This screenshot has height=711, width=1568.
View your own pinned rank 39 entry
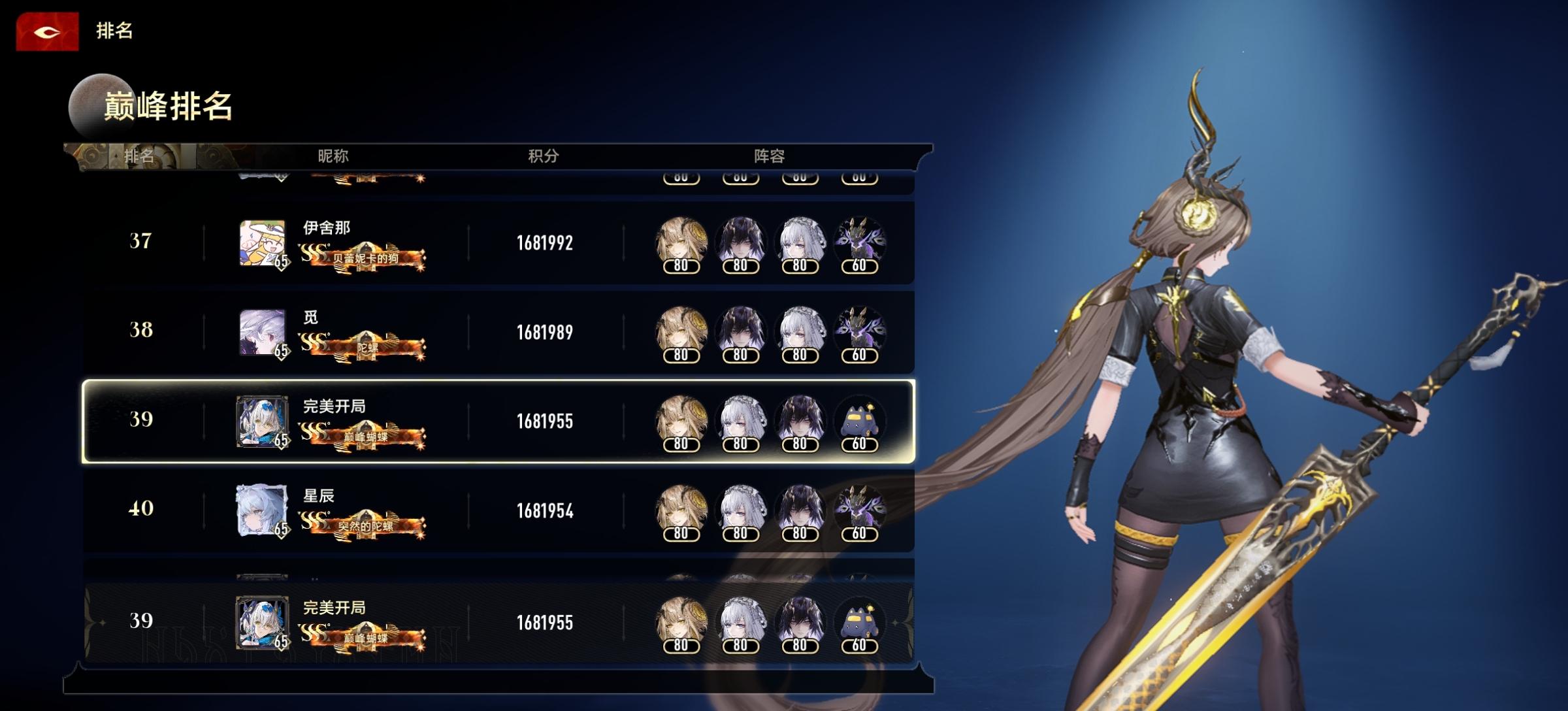pos(498,623)
